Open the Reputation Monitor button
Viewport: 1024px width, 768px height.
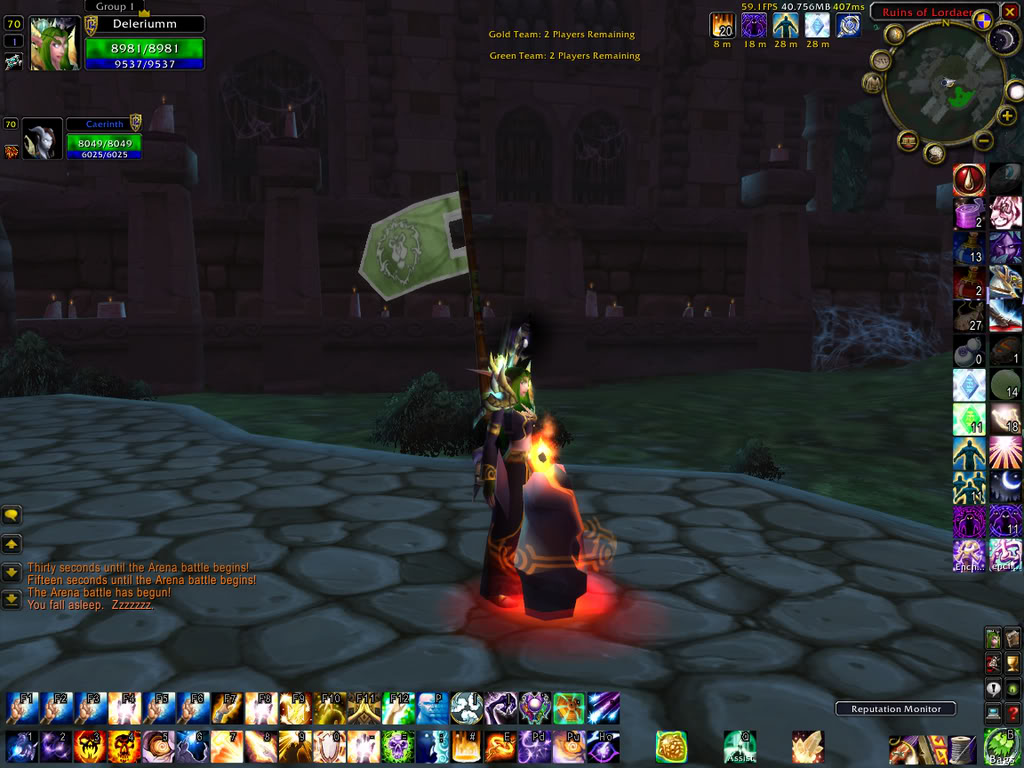[x=895, y=709]
